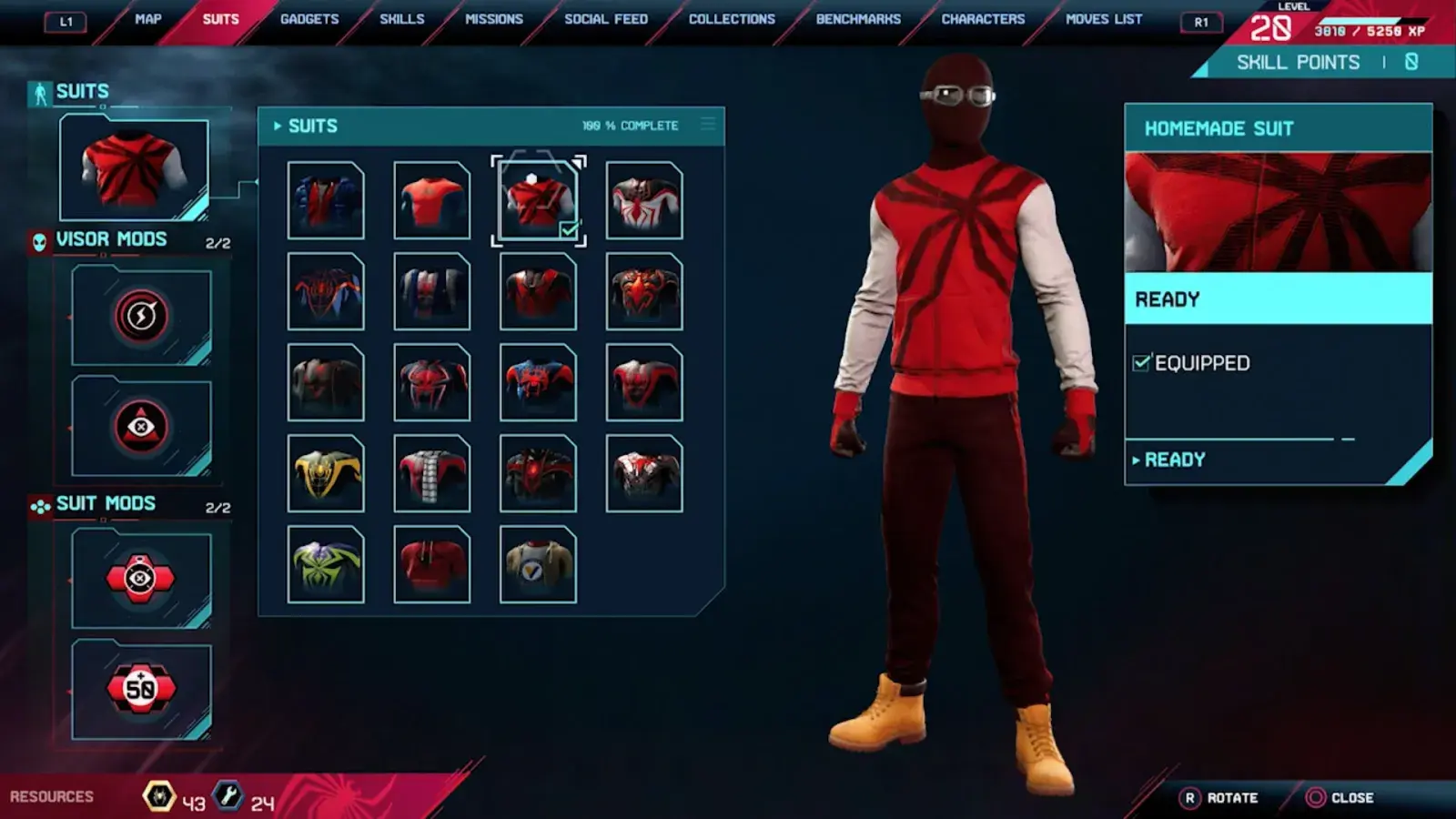Switch to the Moves List tab
Screen dimensions: 1456x819
tap(1104, 19)
